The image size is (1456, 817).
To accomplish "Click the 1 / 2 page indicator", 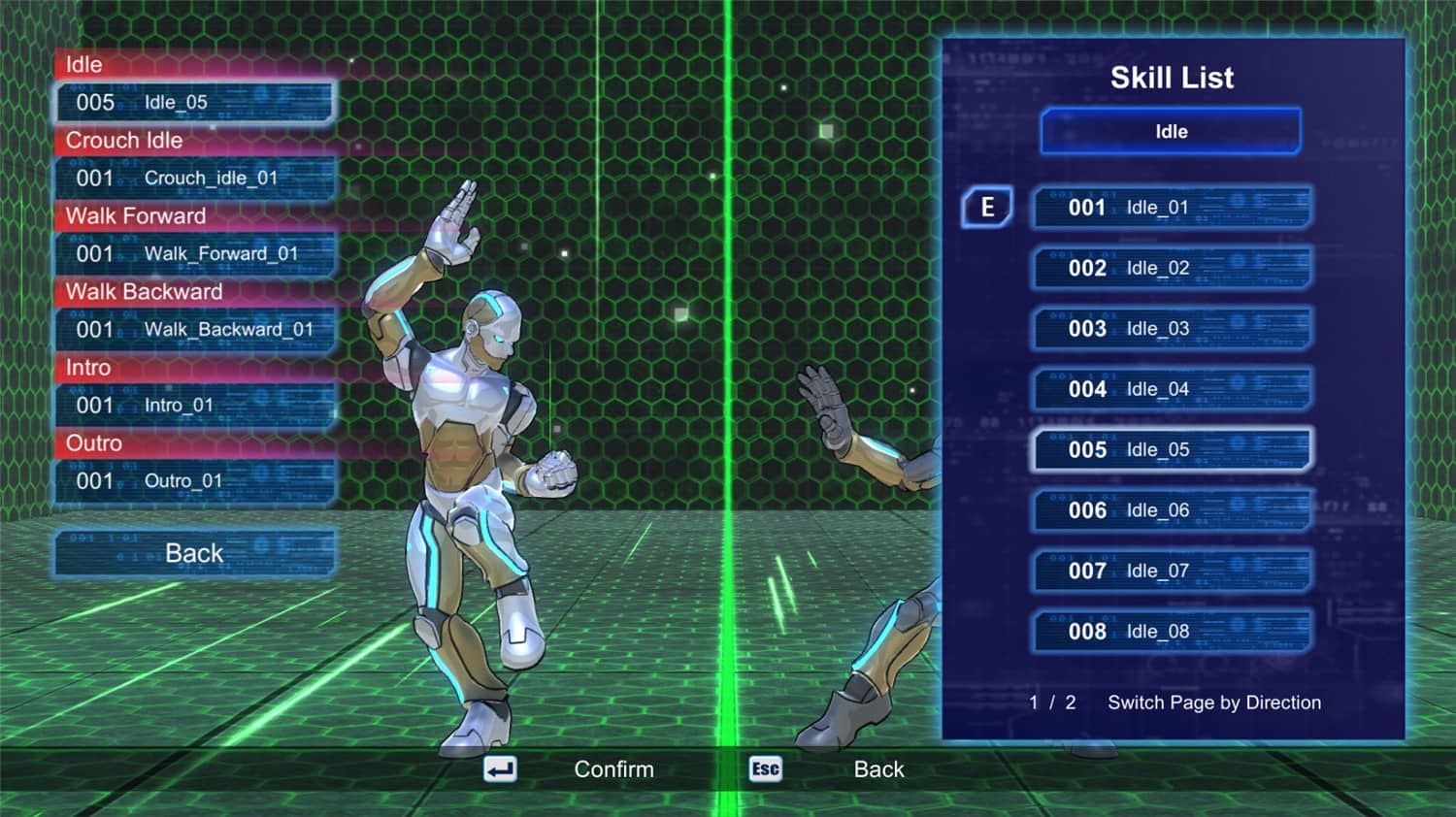I will coord(1053,703).
